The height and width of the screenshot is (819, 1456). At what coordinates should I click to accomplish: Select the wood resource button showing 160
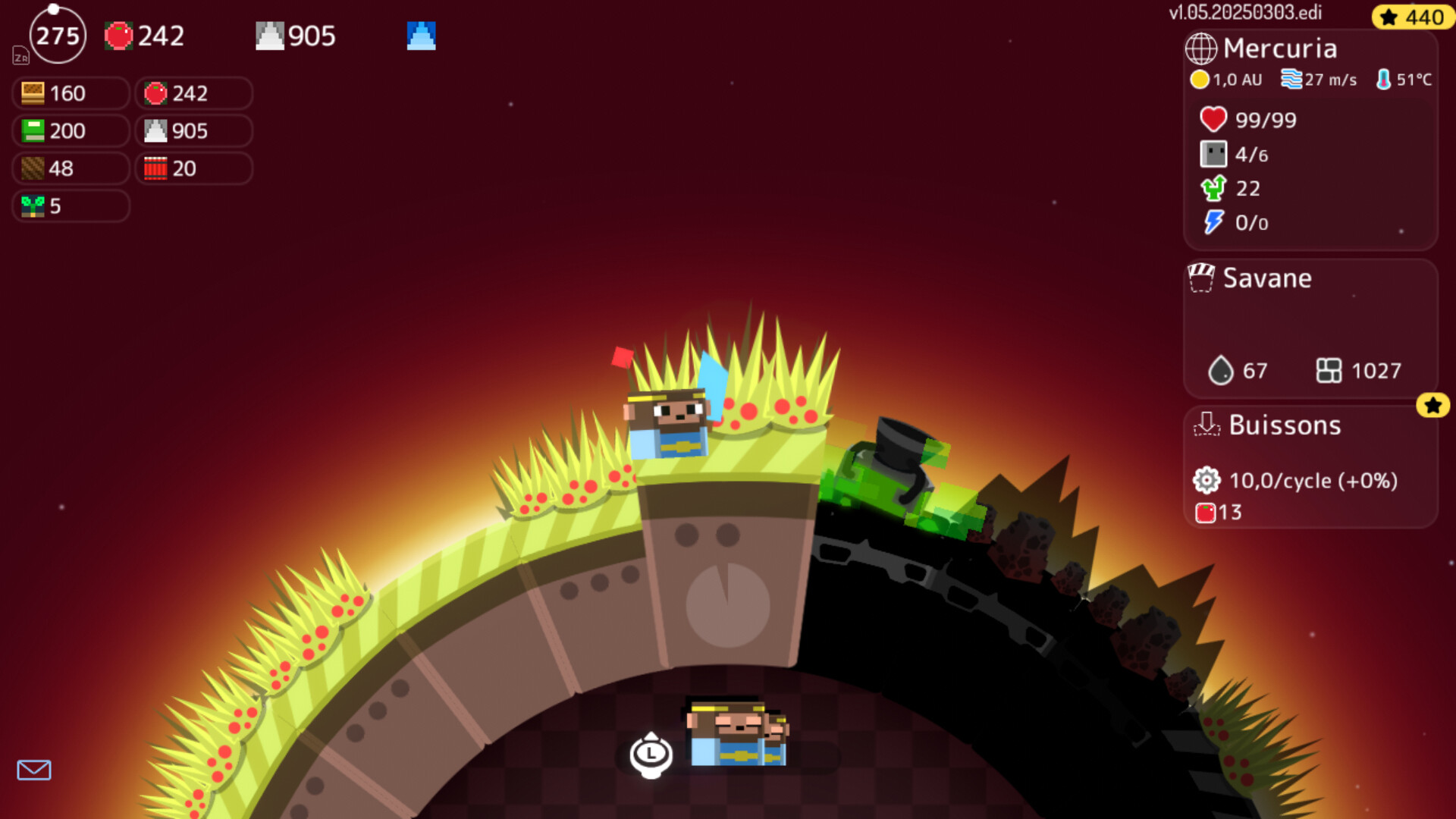69,93
